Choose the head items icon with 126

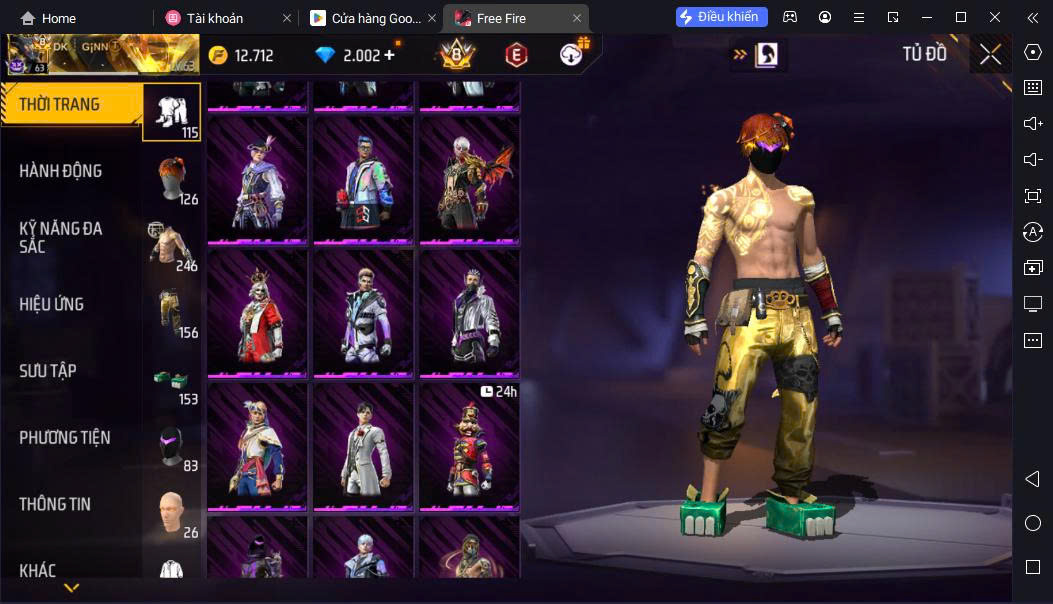click(x=172, y=178)
